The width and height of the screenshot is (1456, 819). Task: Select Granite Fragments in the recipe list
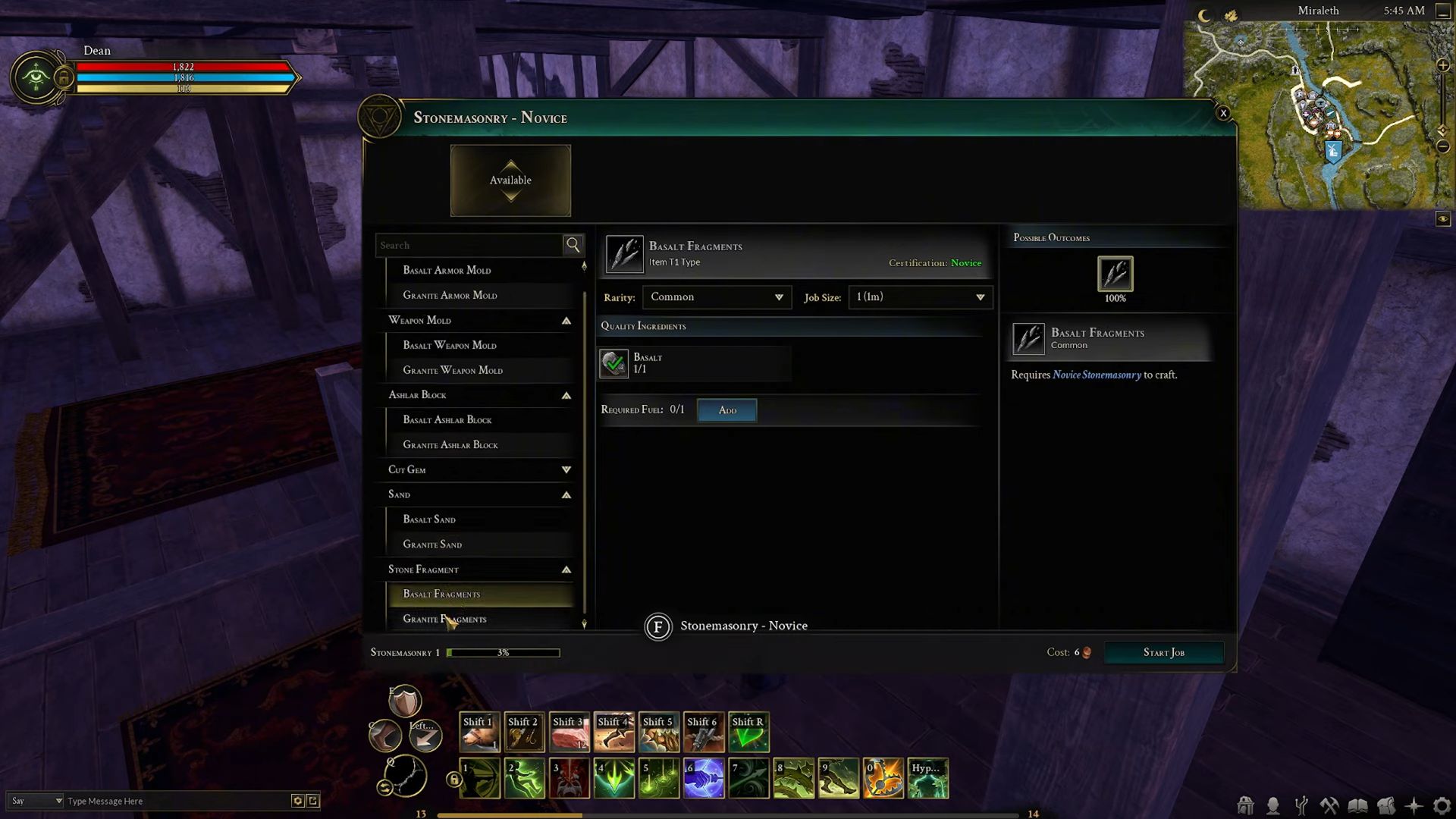(x=445, y=619)
